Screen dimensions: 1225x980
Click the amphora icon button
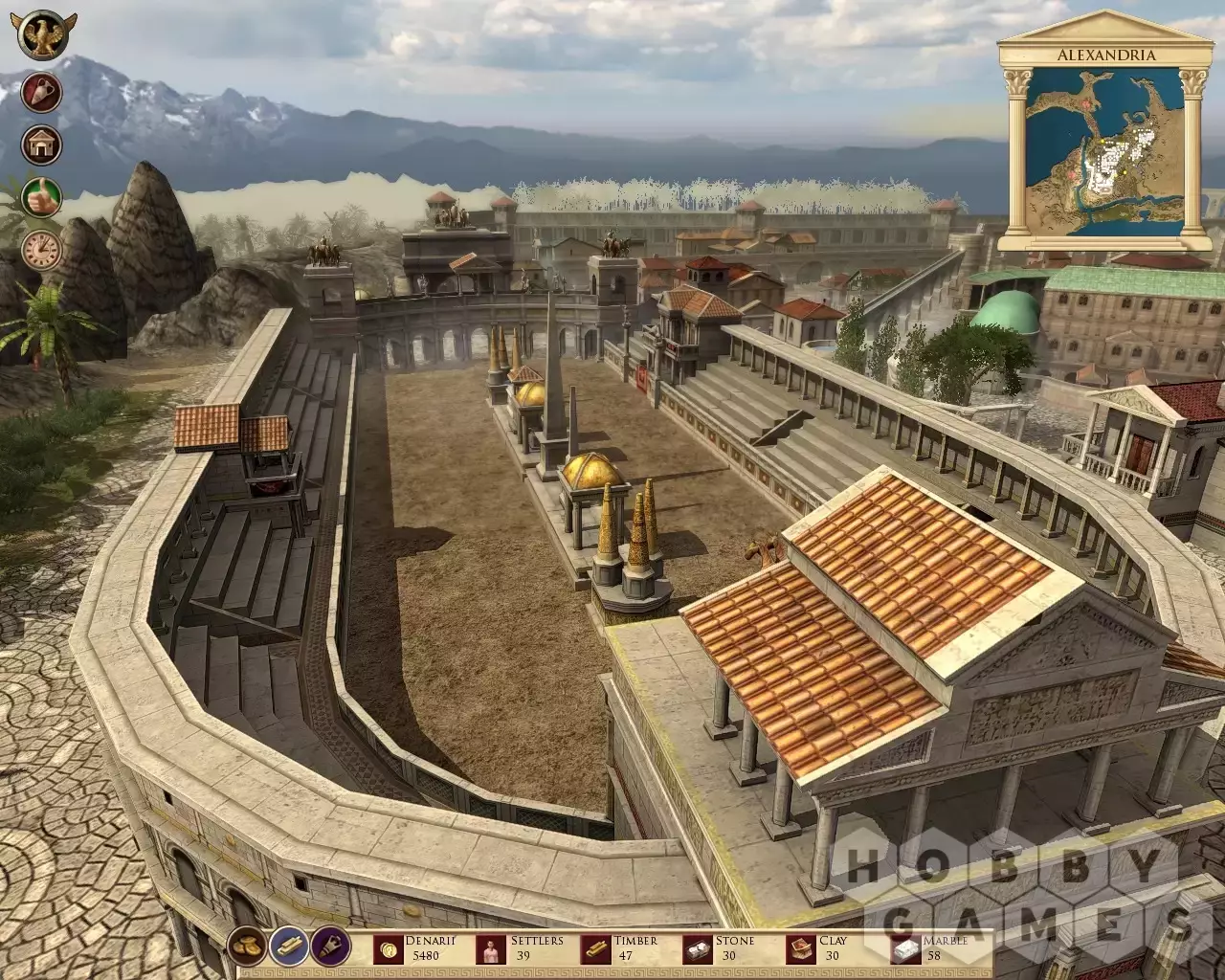42,93
